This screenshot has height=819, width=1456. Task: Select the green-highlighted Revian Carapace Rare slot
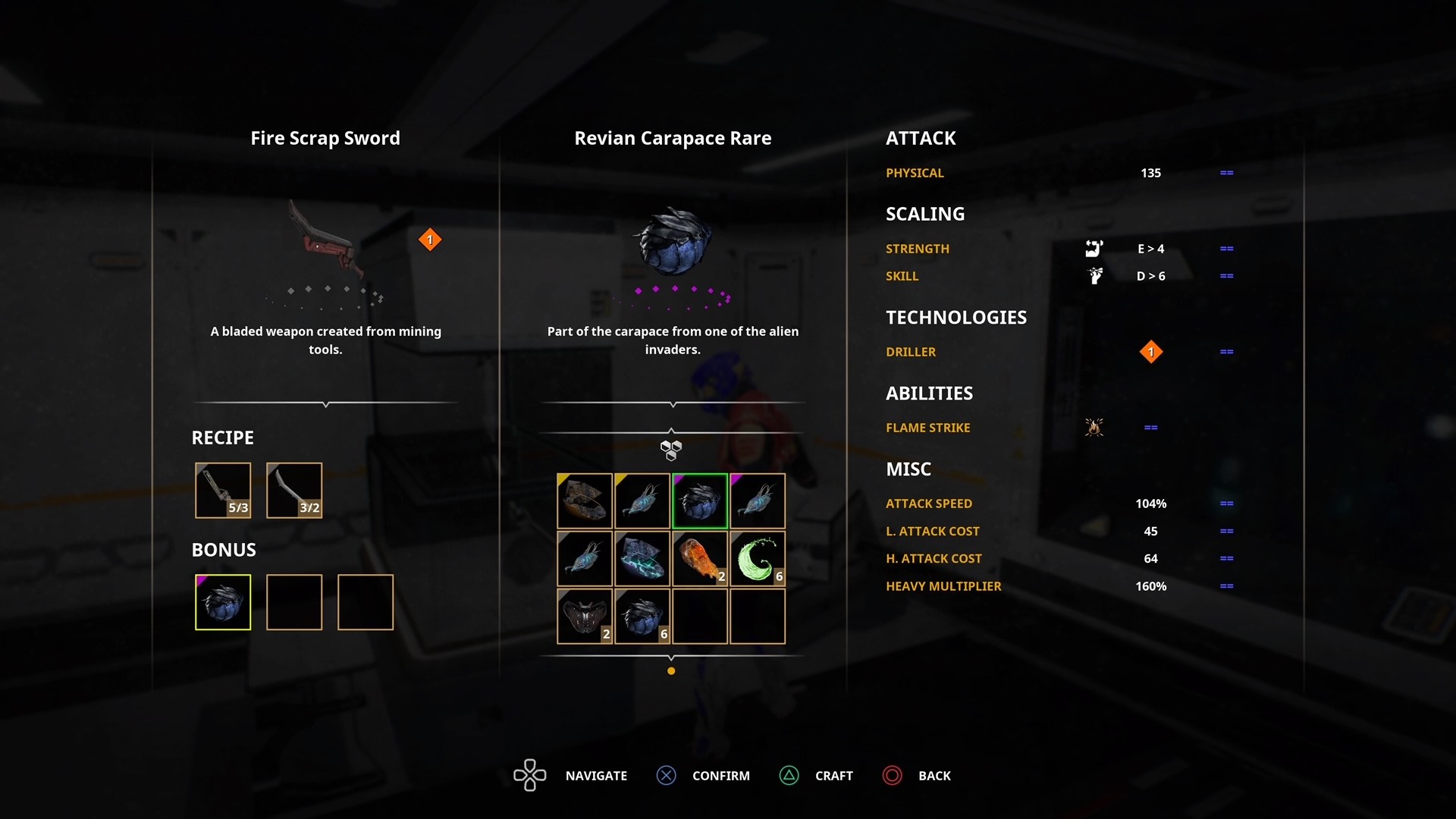pos(700,501)
